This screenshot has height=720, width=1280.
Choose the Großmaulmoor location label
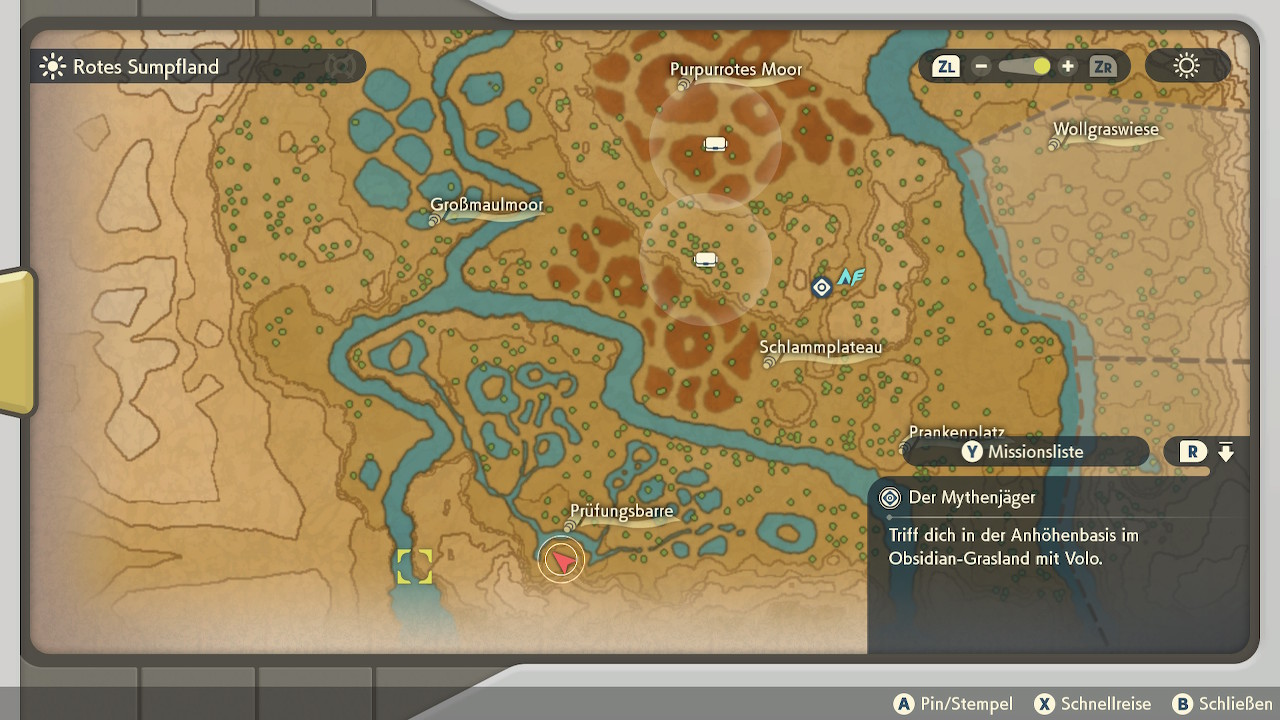tap(487, 206)
